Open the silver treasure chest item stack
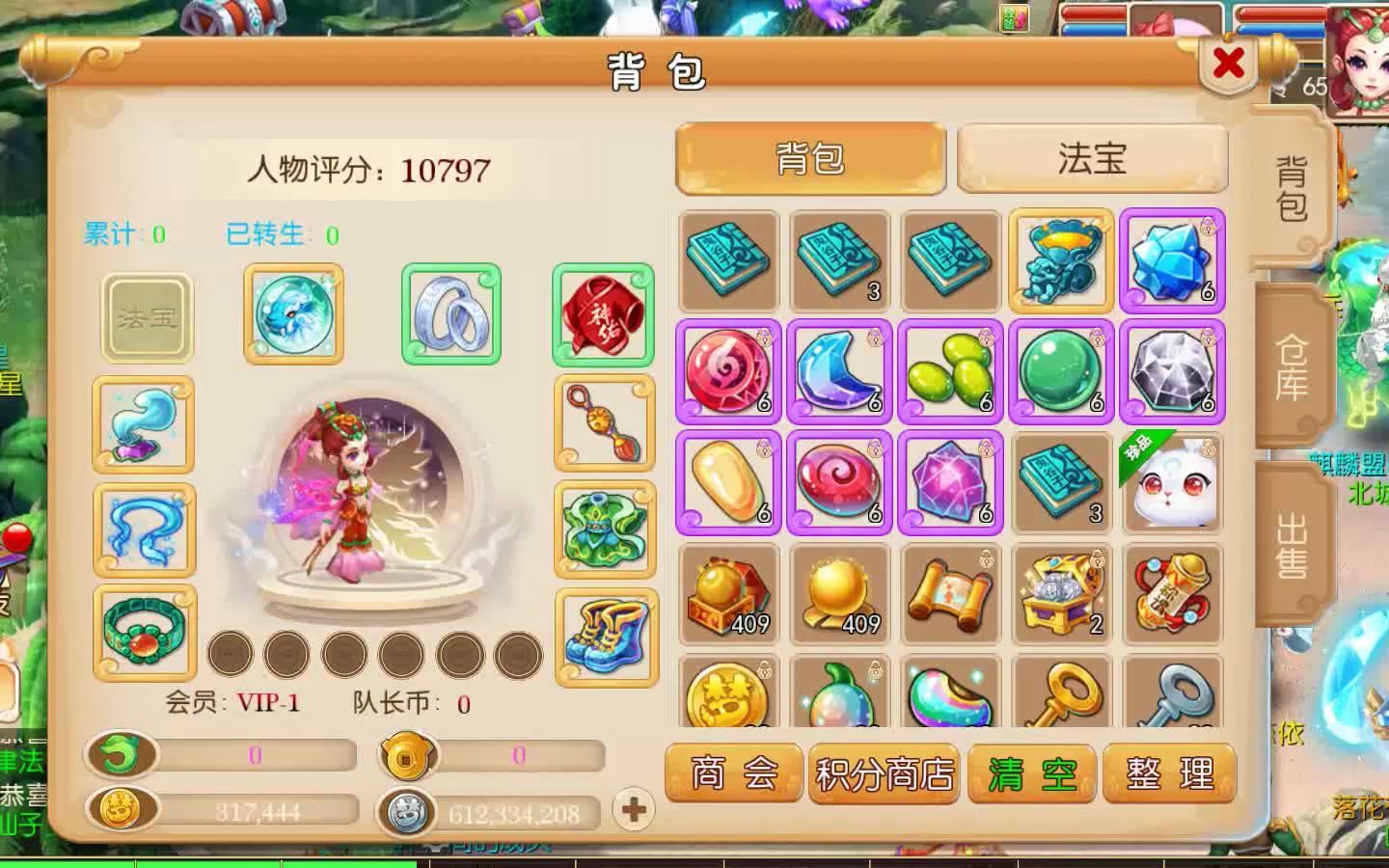The height and width of the screenshot is (868, 1389). 1059,593
